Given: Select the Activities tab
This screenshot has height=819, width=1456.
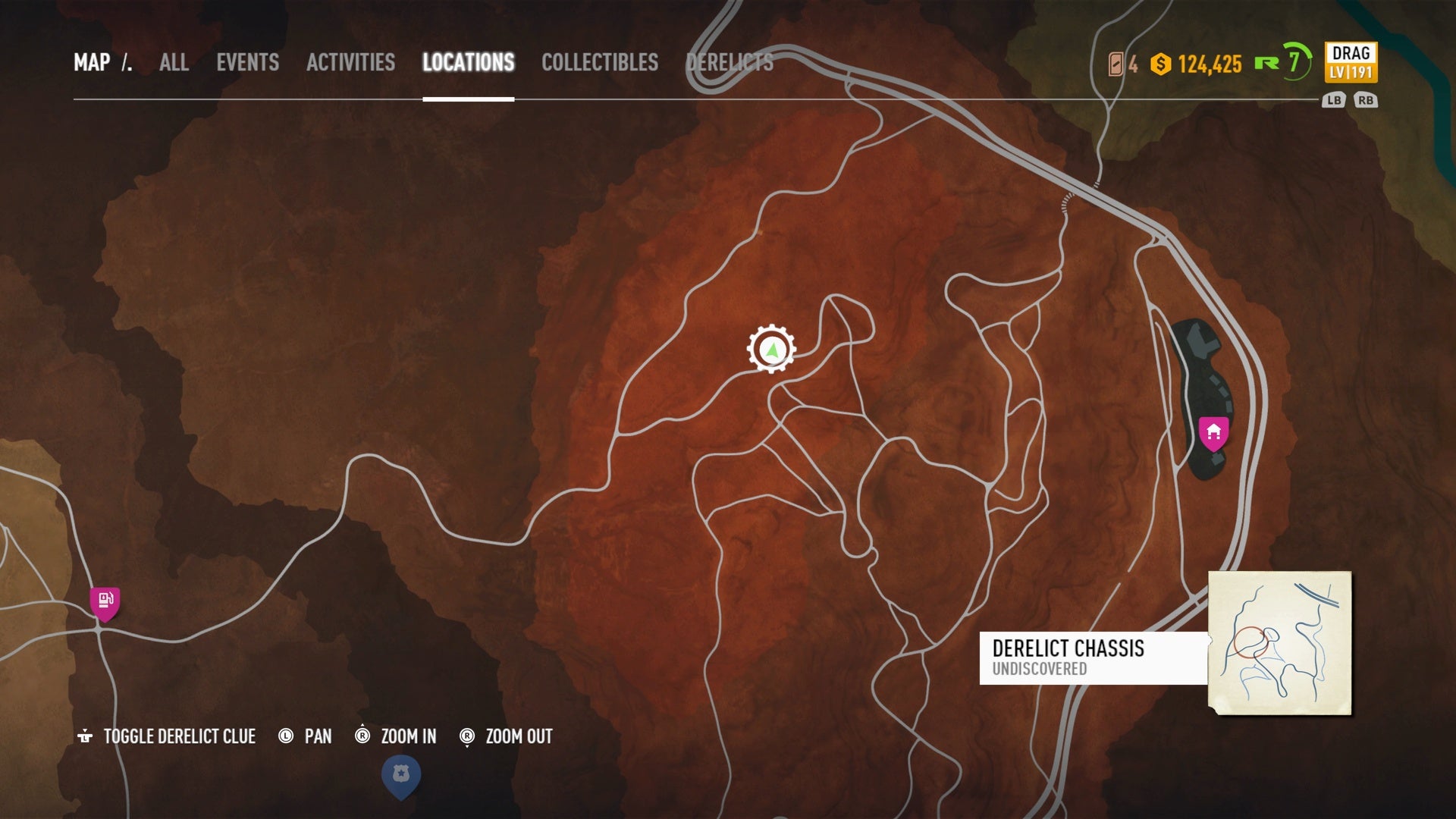Looking at the screenshot, I should [350, 62].
